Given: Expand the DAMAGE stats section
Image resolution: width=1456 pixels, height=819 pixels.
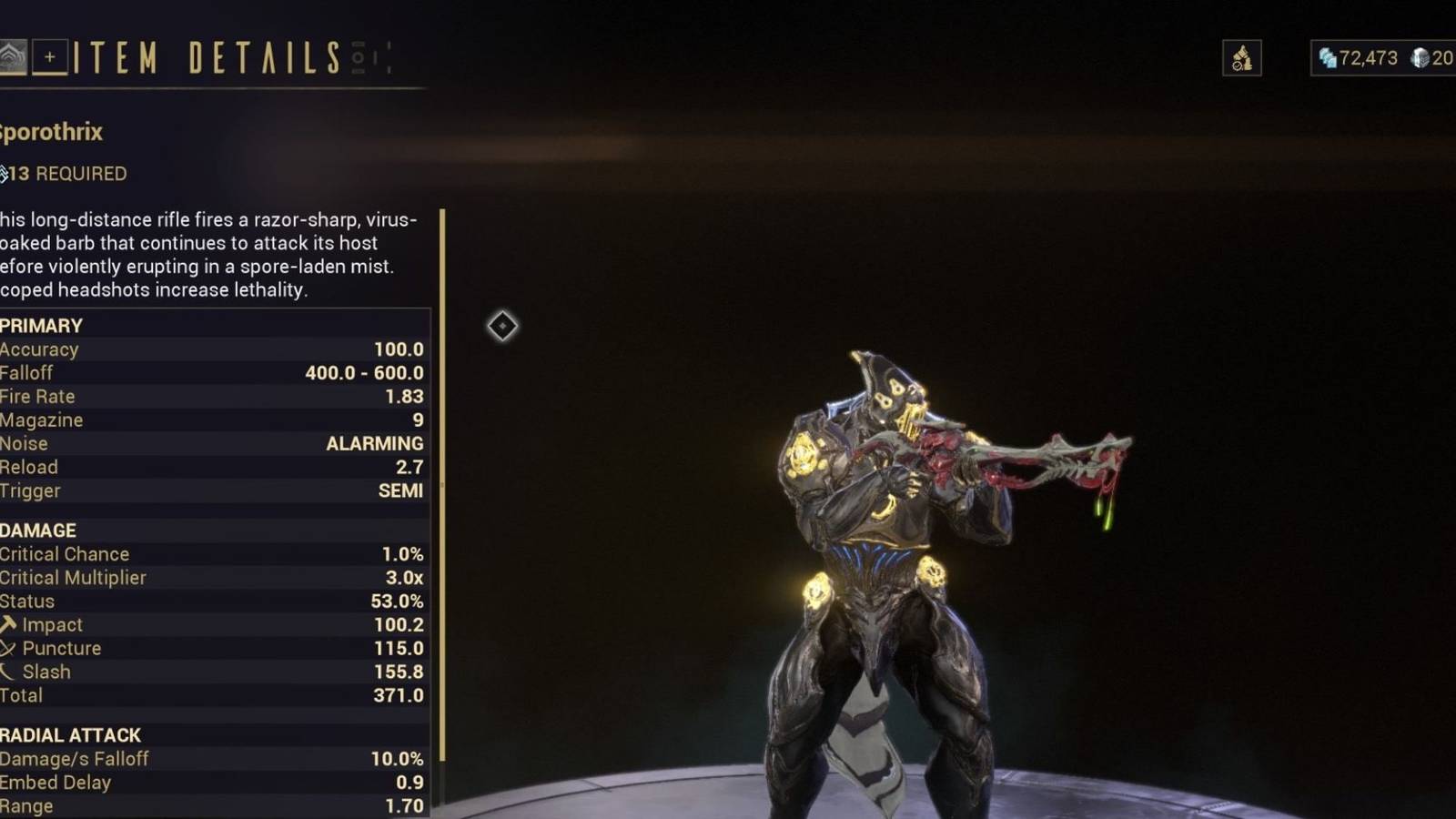Looking at the screenshot, I should [x=38, y=530].
